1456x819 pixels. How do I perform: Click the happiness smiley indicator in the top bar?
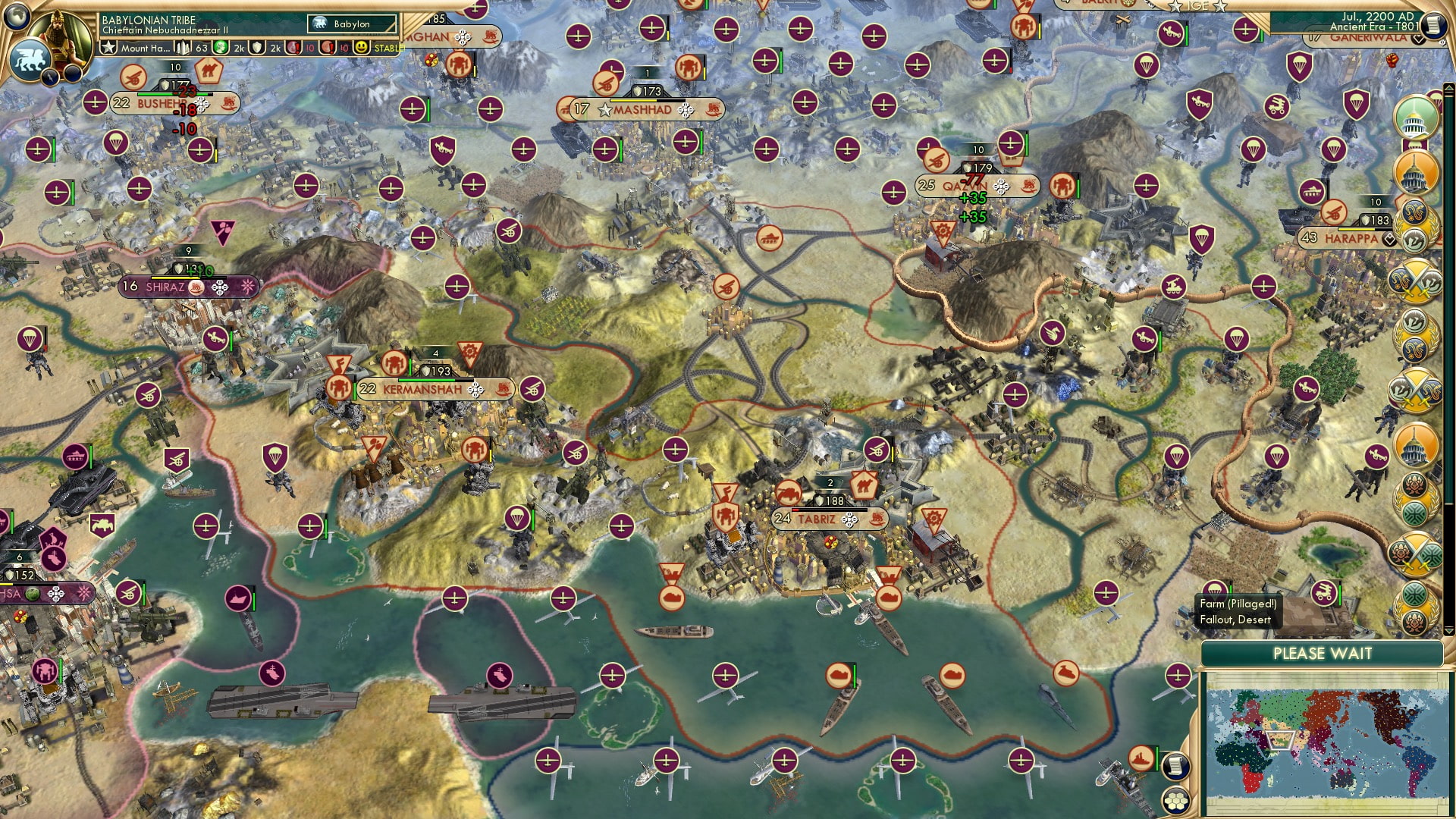[x=361, y=48]
